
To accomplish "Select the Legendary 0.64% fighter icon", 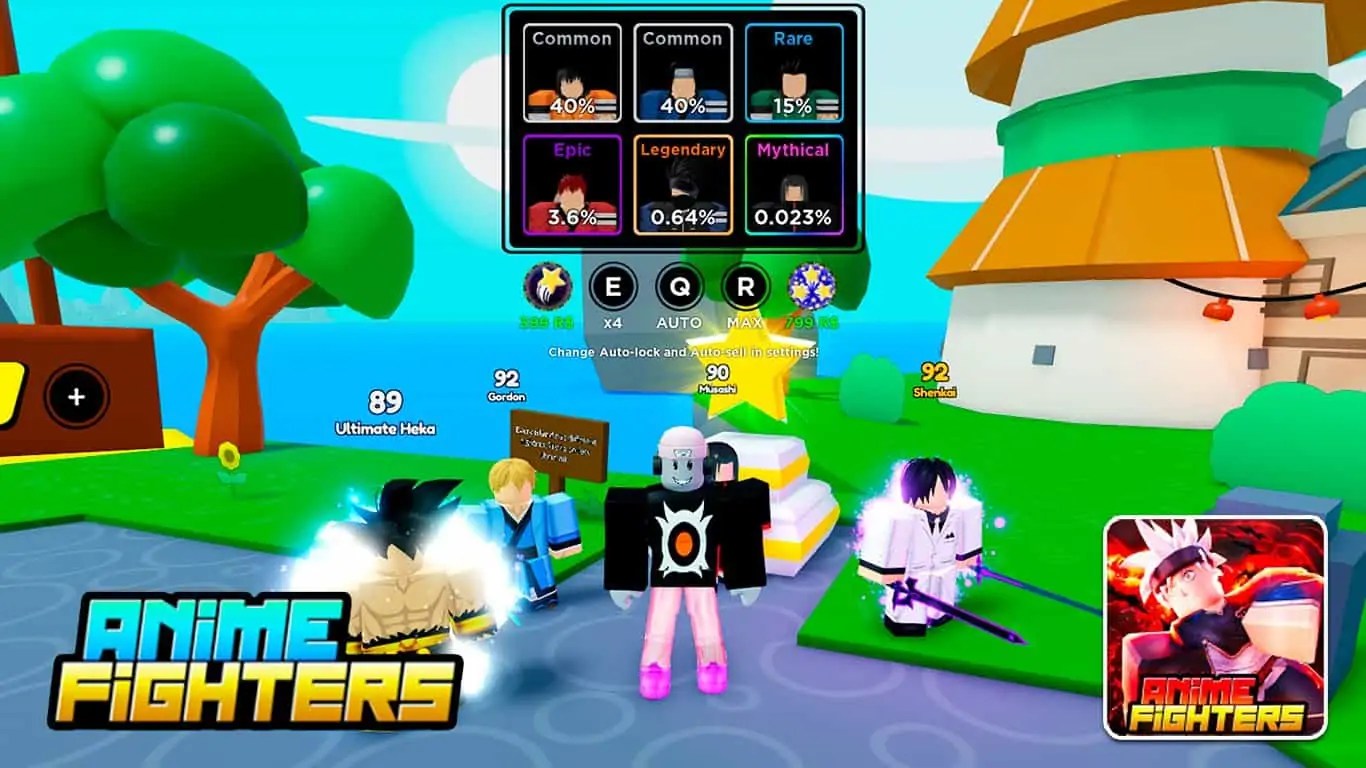I will coord(682,185).
